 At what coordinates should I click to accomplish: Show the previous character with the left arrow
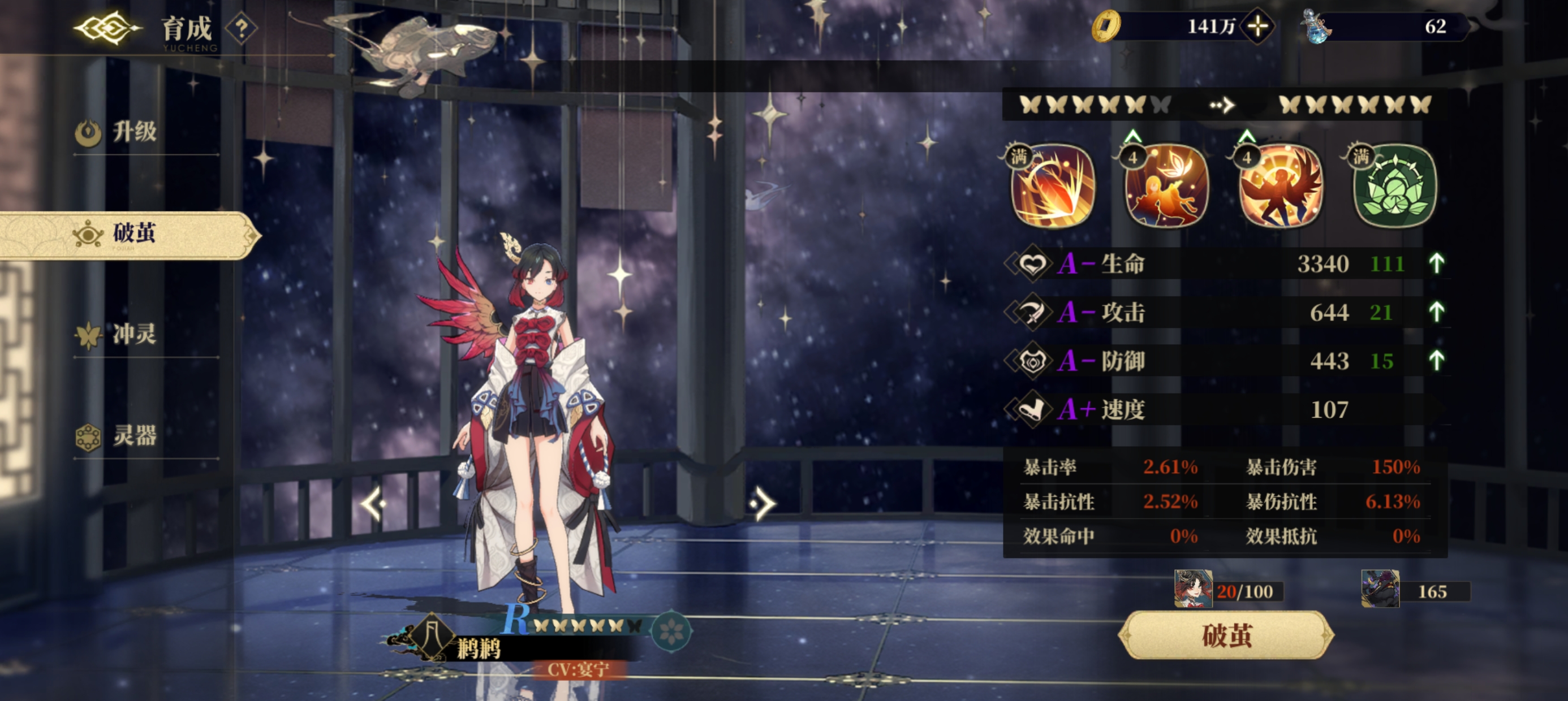coord(373,503)
